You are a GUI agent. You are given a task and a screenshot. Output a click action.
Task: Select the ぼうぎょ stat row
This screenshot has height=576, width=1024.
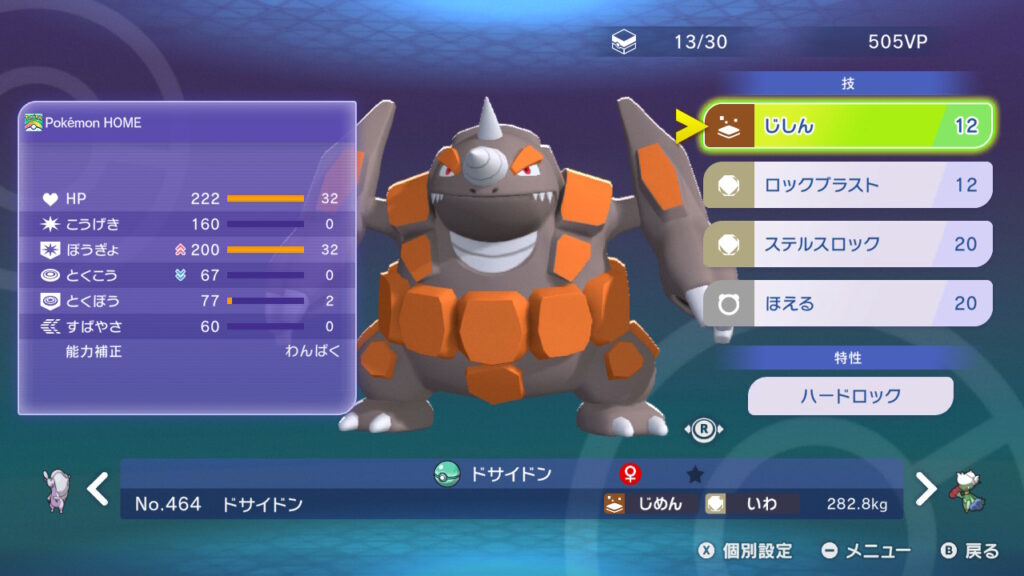188,249
